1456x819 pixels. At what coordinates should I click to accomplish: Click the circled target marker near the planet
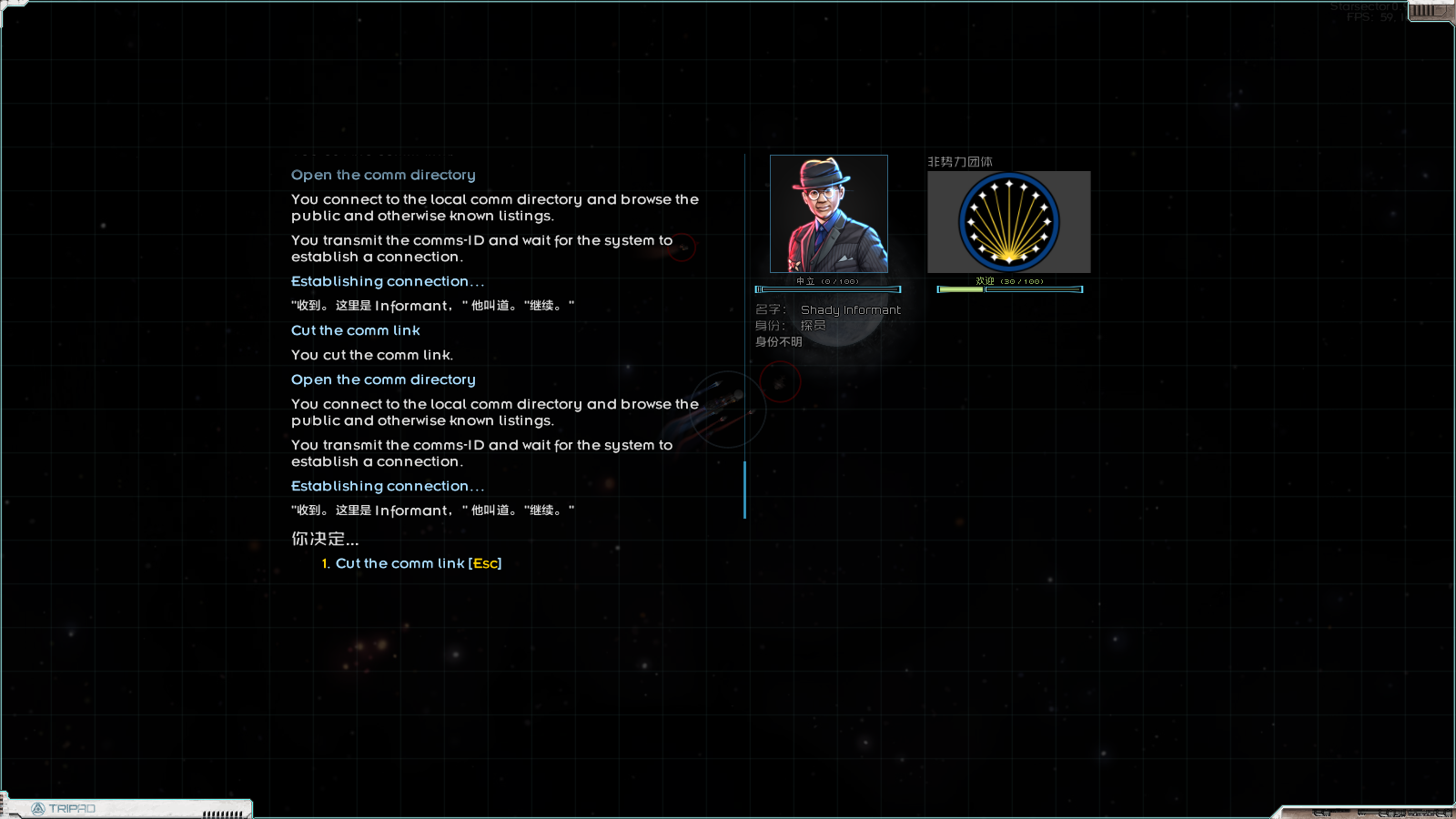(x=682, y=248)
